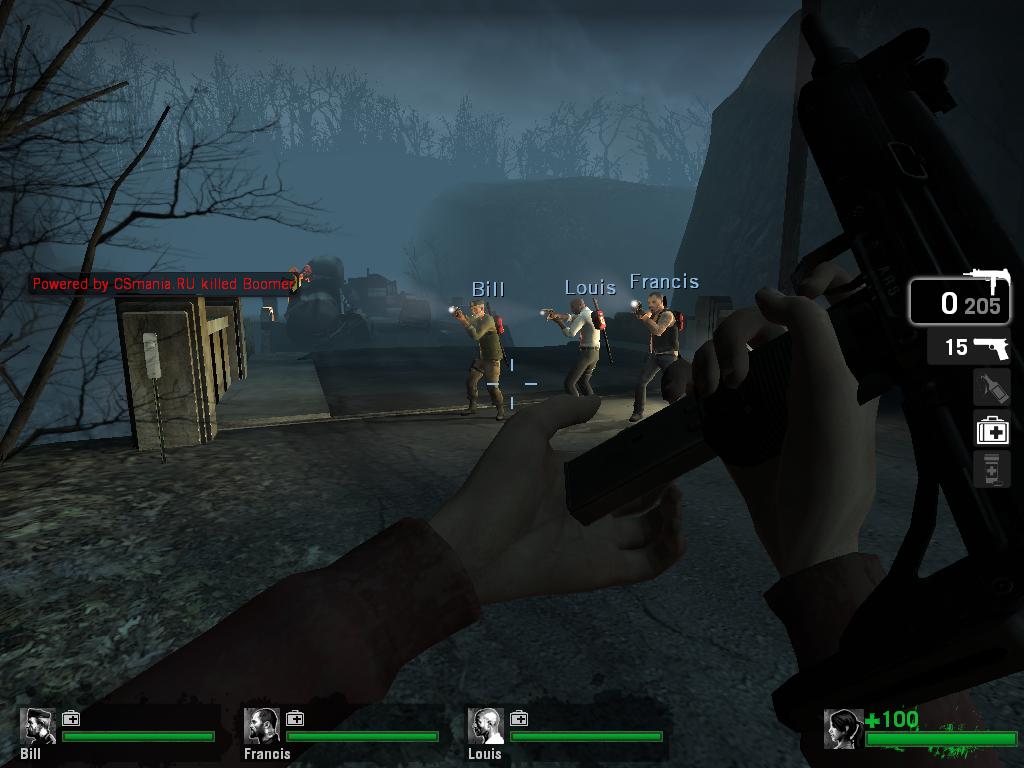Click the medkit icon beside Francis's portrait

click(x=295, y=718)
